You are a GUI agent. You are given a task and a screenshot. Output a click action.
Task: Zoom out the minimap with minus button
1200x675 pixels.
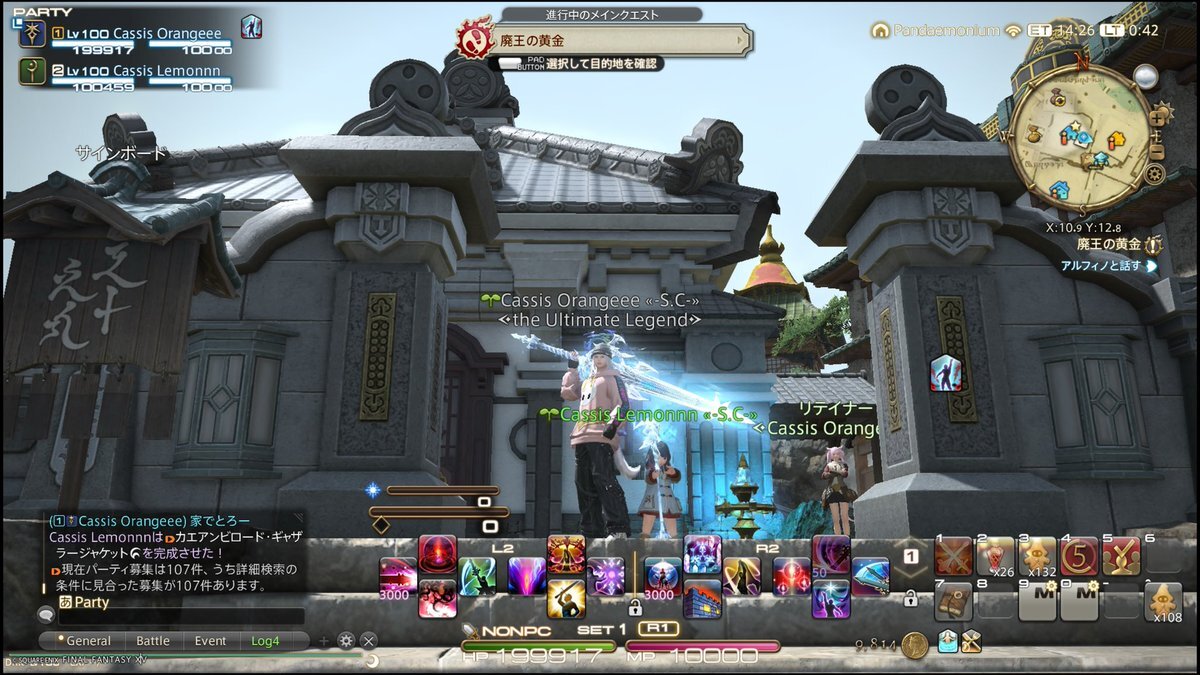pos(1157,152)
